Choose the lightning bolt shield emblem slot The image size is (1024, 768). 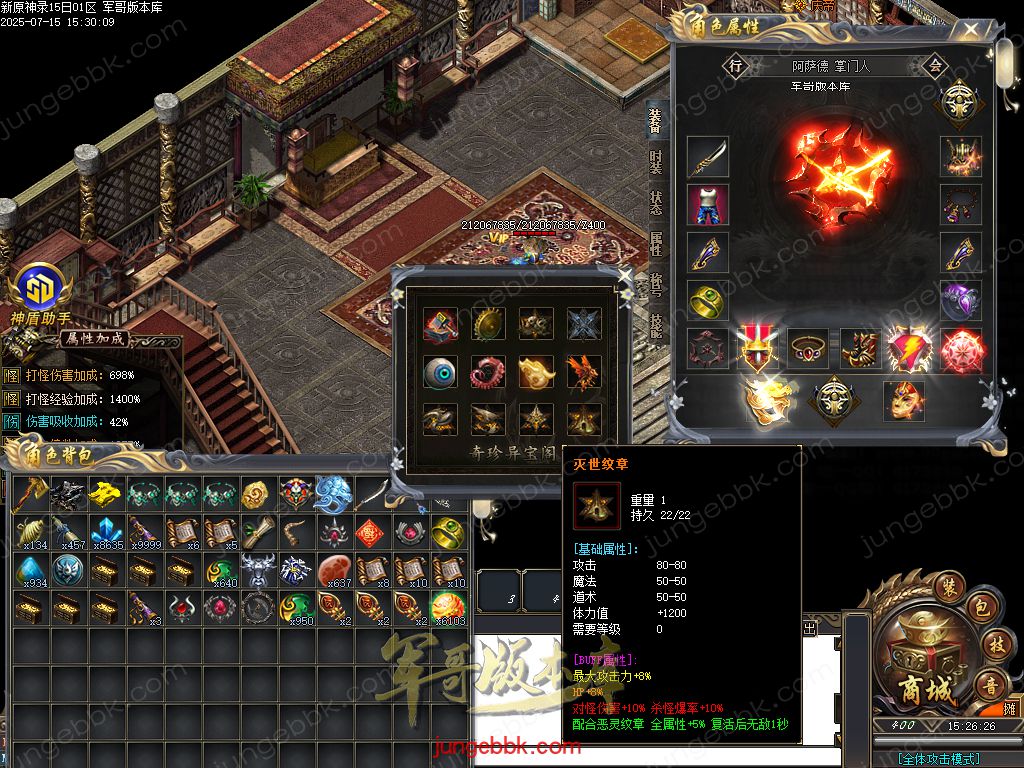point(908,350)
